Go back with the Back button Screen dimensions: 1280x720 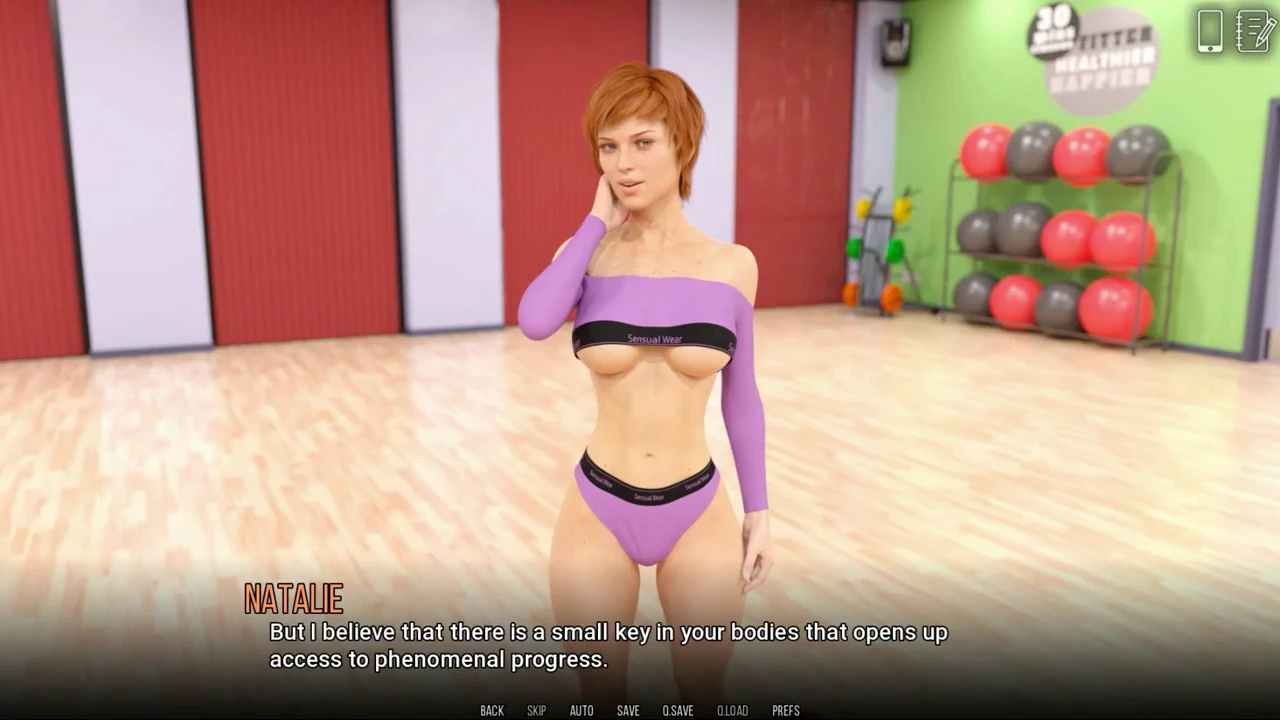(x=492, y=711)
